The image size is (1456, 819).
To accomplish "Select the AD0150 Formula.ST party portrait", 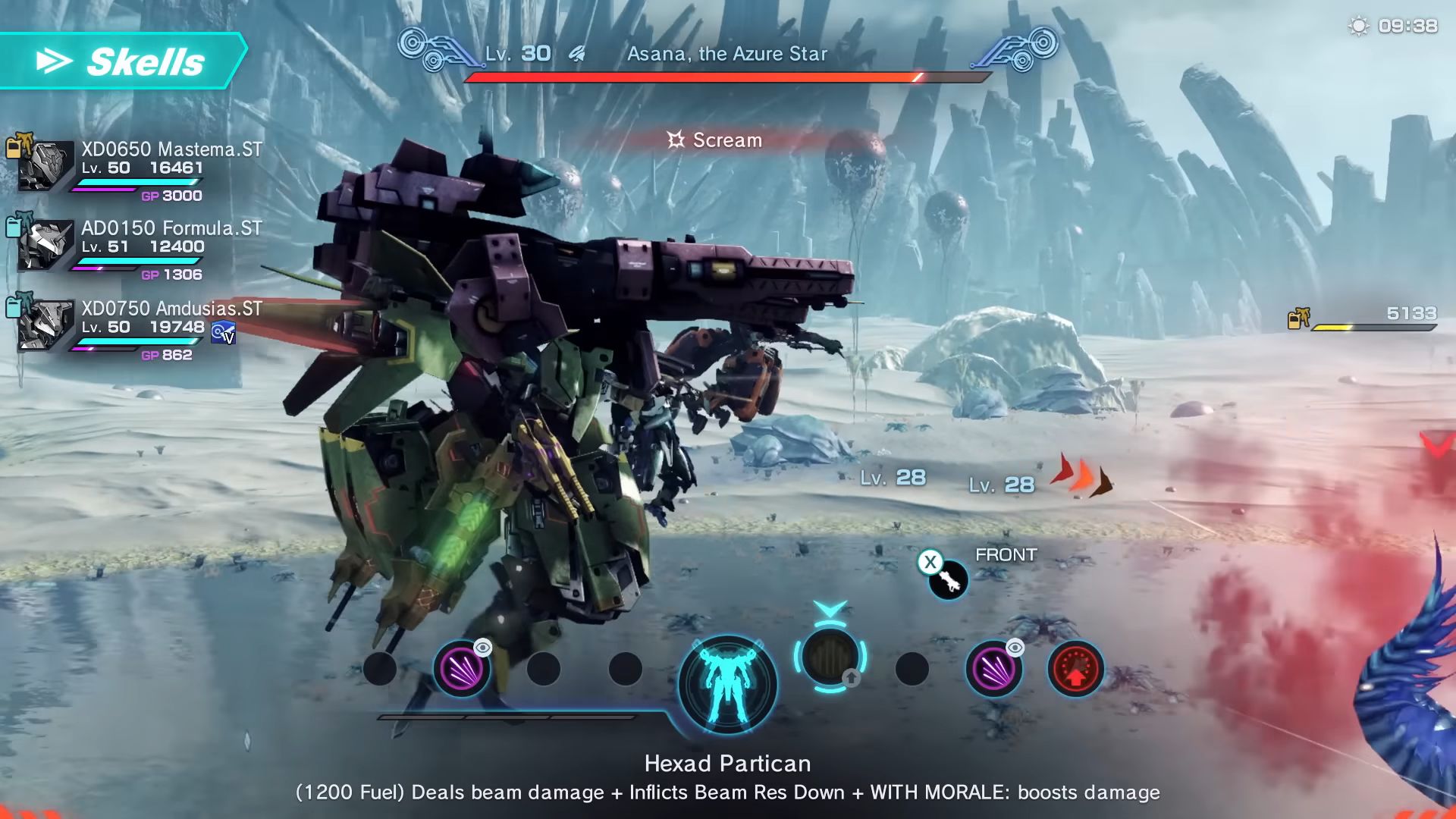I will click(45, 245).
